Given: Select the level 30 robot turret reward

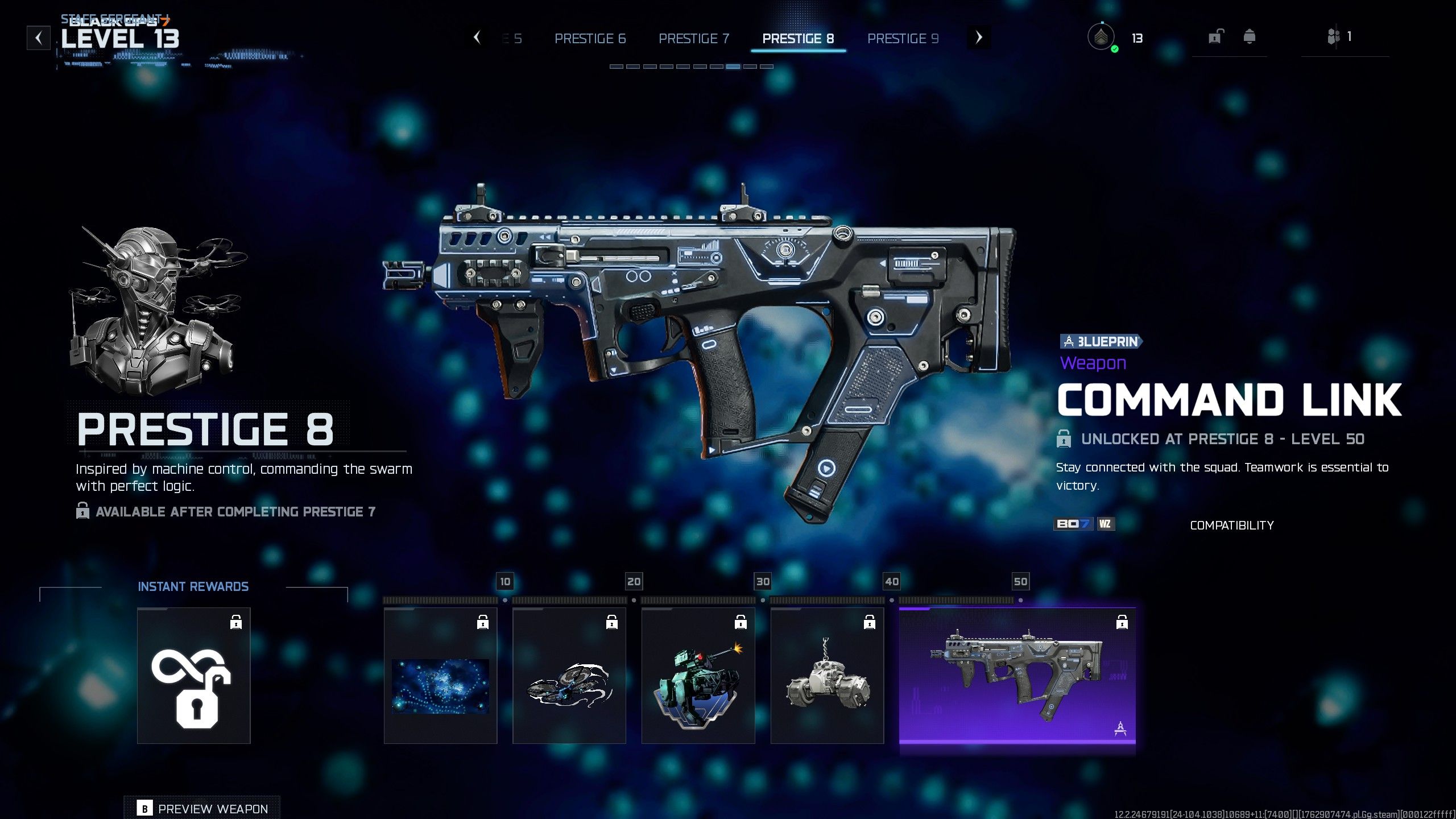Looking at the screenshot, I should [x=698, y=676].
